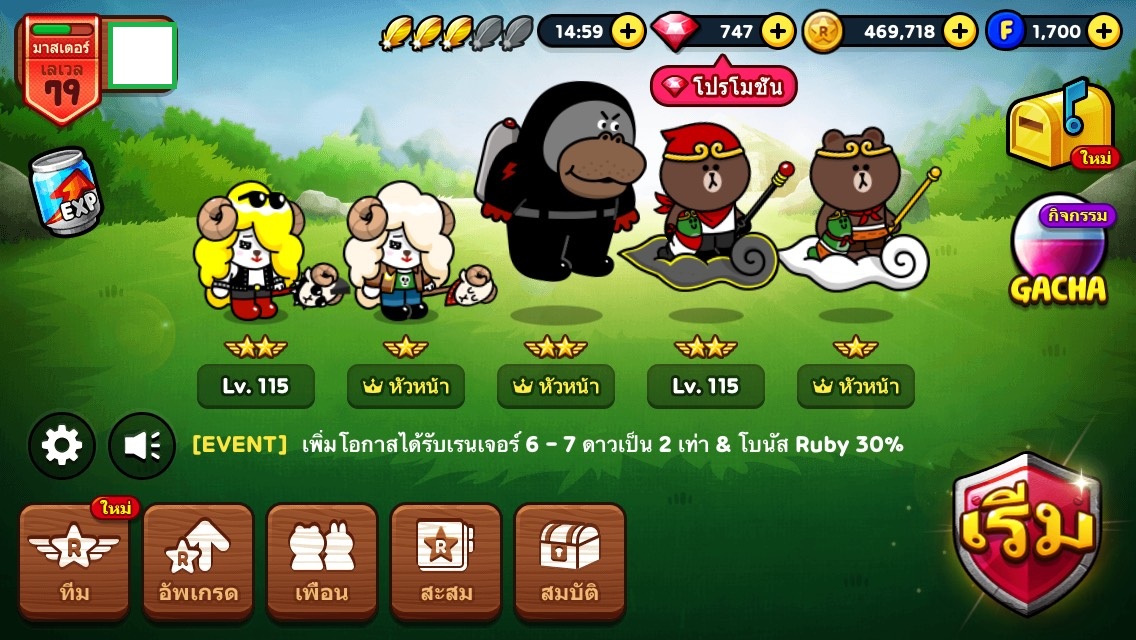The image size is (1136, 640).
Task: Use the EXP can booster icon
Action: 64,192
